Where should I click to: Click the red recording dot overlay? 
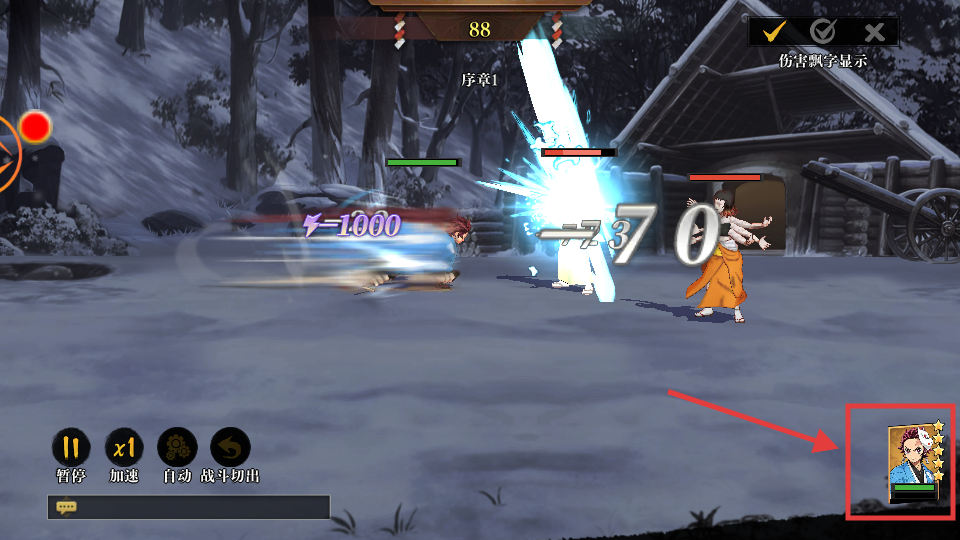coord(36,126)
